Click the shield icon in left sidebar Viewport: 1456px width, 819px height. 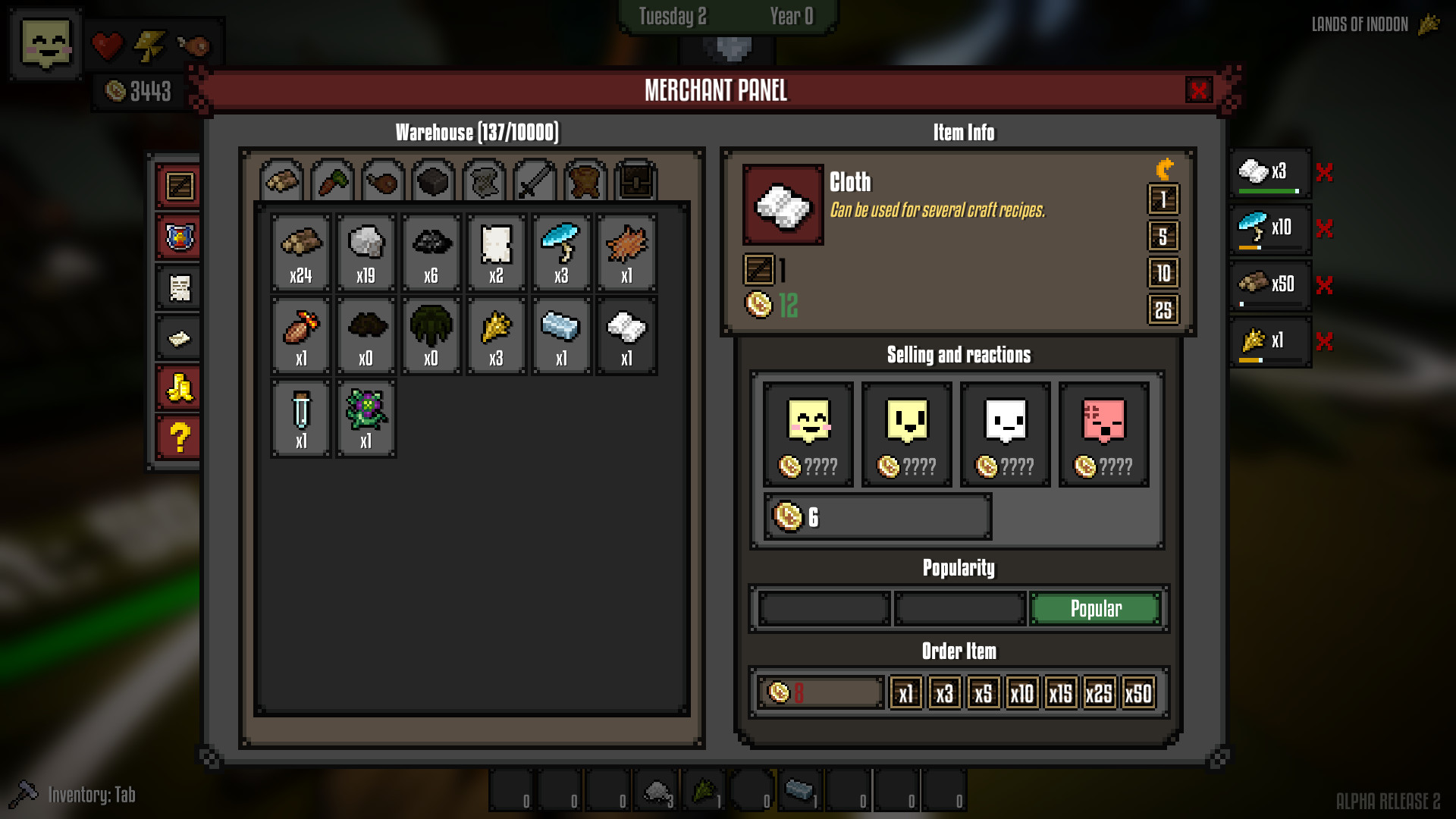[177, 236]
